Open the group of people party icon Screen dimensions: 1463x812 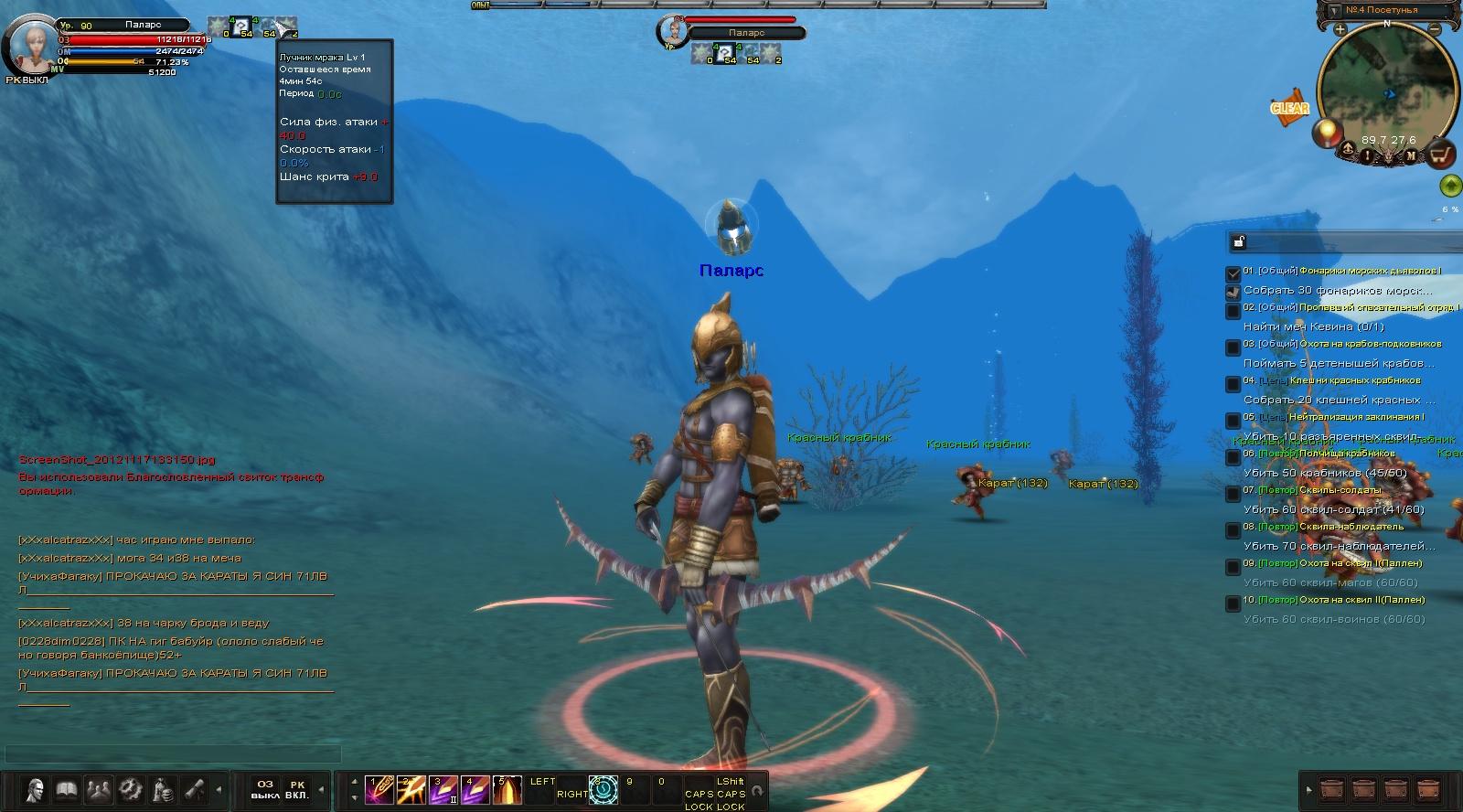pyautogui.click(x=98, y=788)
